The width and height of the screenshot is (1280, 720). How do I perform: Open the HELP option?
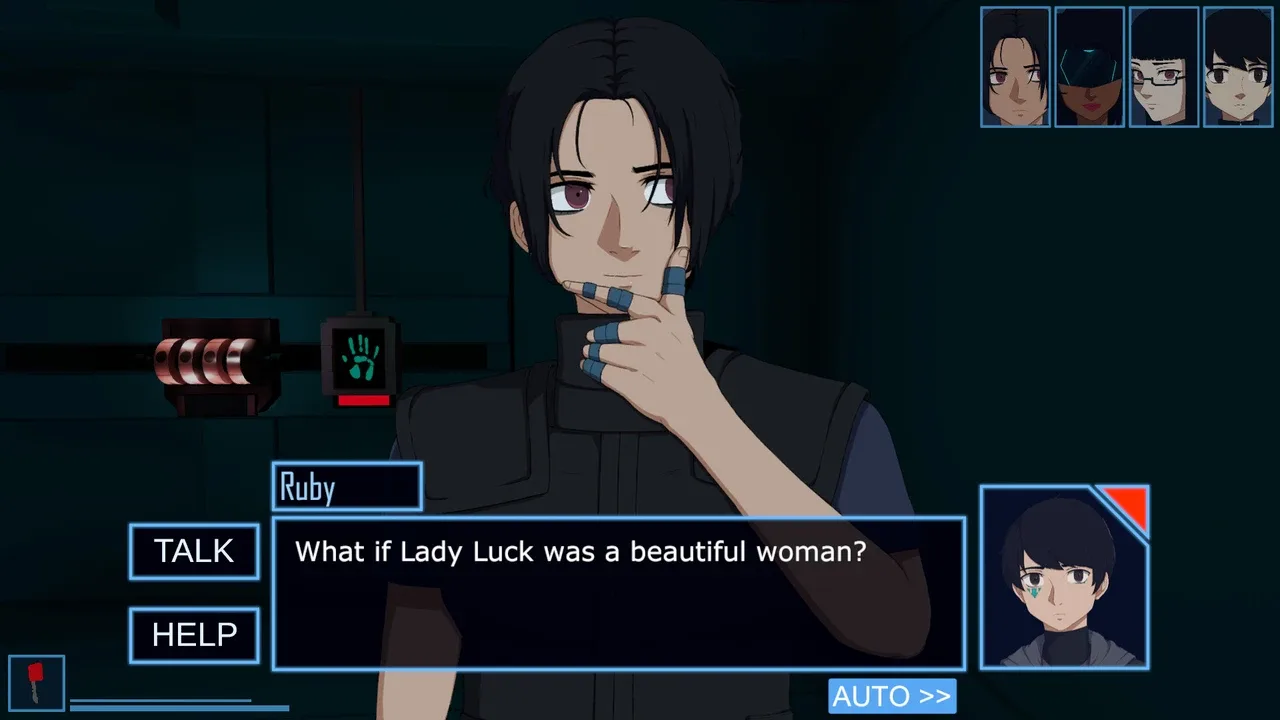tap(194, 635)
